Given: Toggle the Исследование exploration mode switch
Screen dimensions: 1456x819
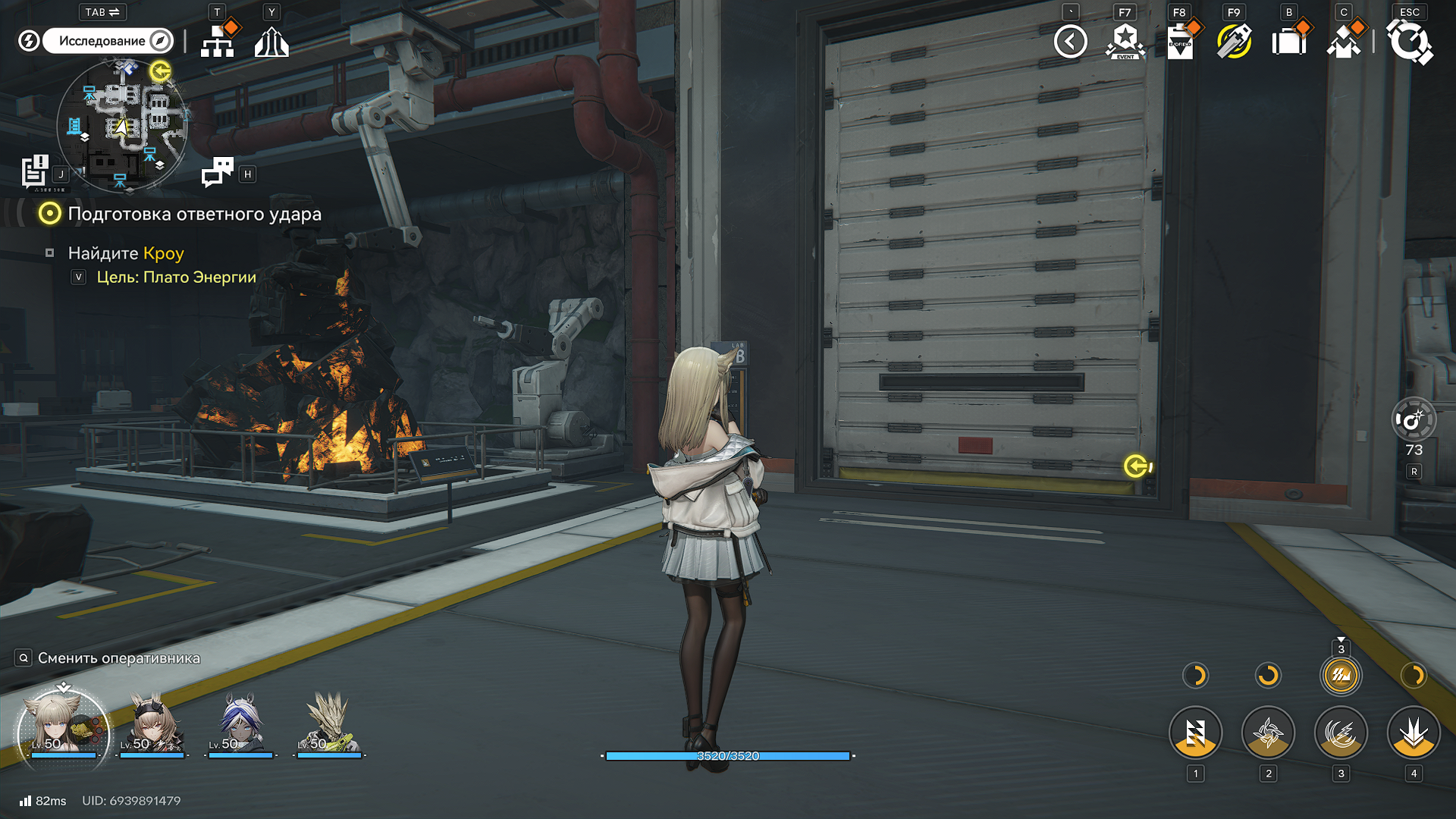Looking at the screenshot, I should coord(108,41).
